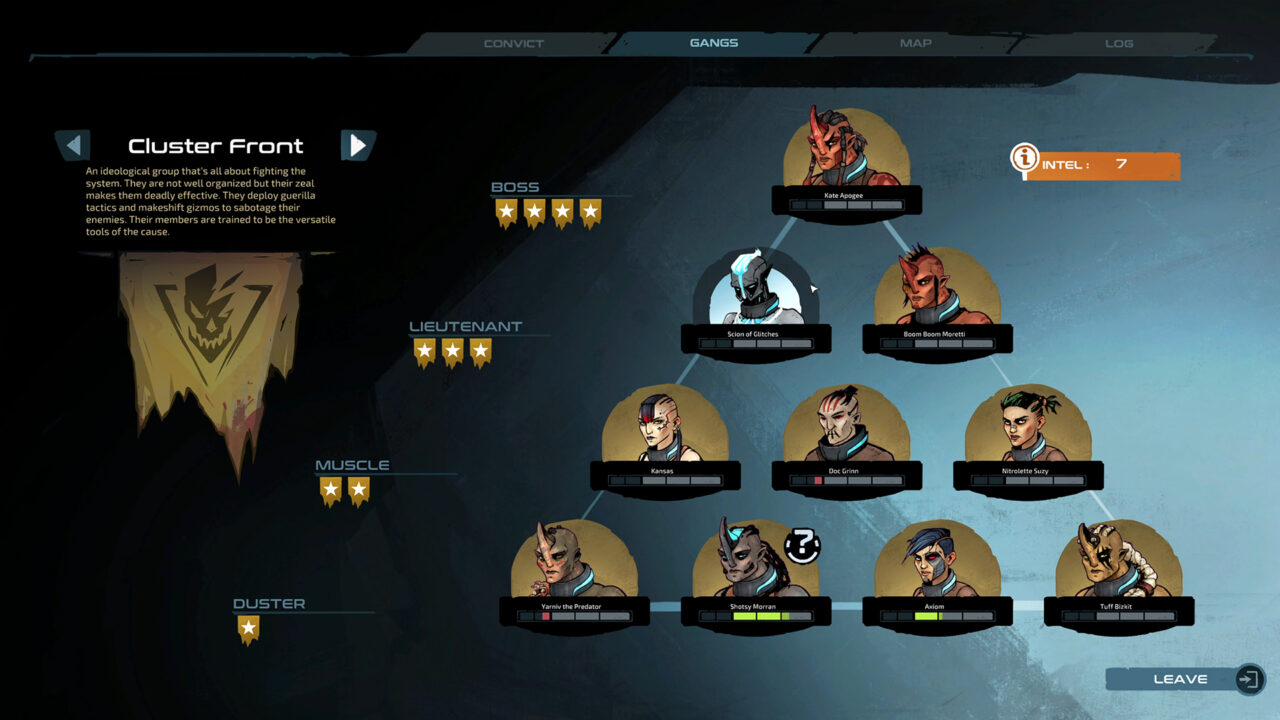Switch to the LOG tab

point(1118,43)
